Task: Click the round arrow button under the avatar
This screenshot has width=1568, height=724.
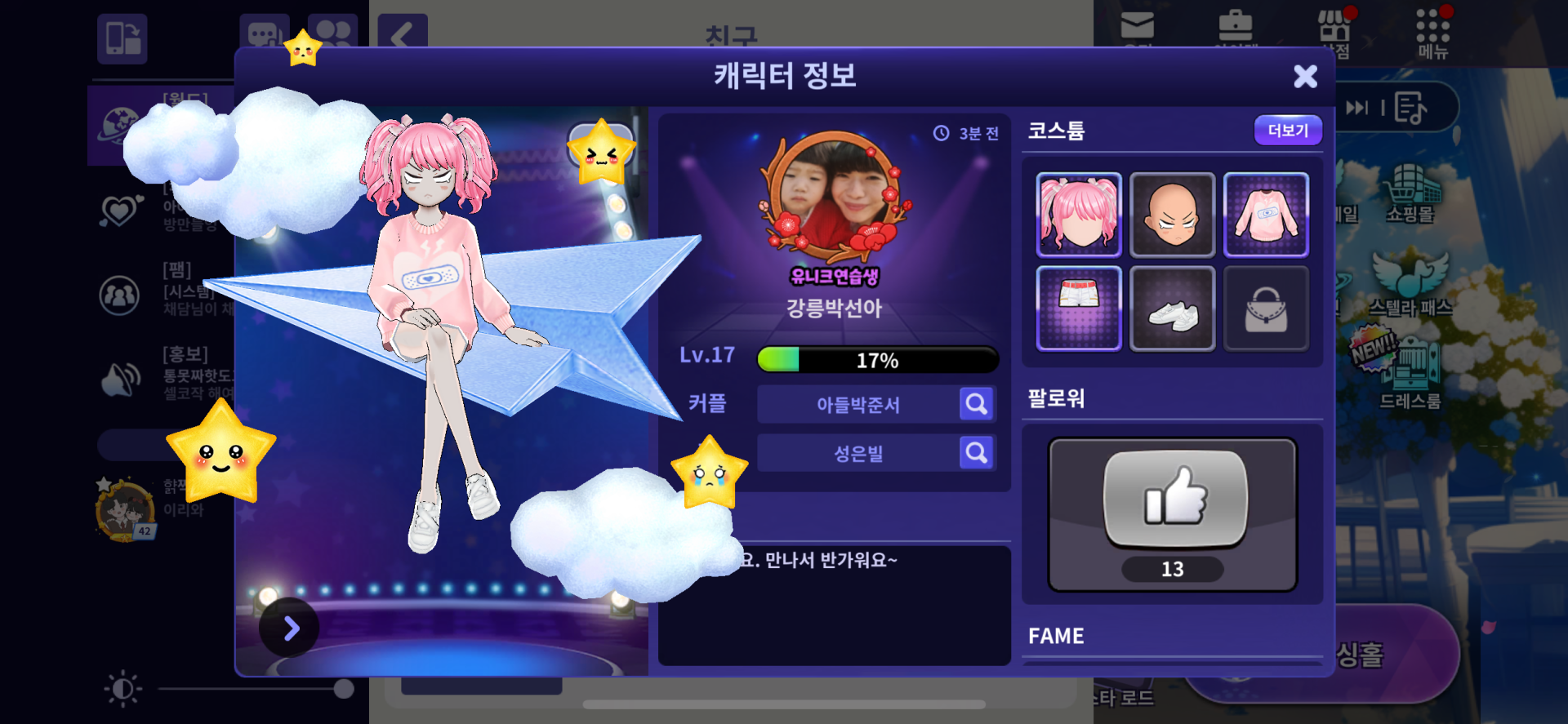Action: click(290, 628)
